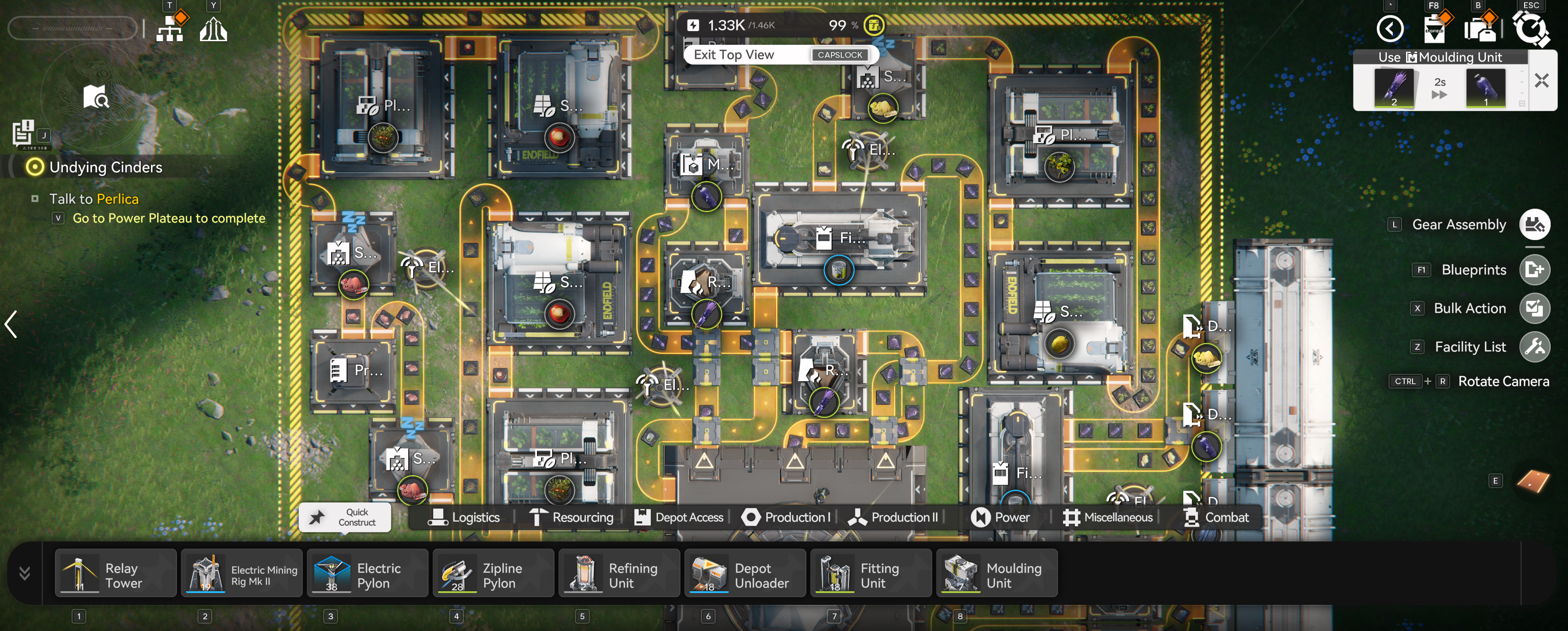Activate Quick Construct
1568x631 pixels.
(x=344, y=517)
